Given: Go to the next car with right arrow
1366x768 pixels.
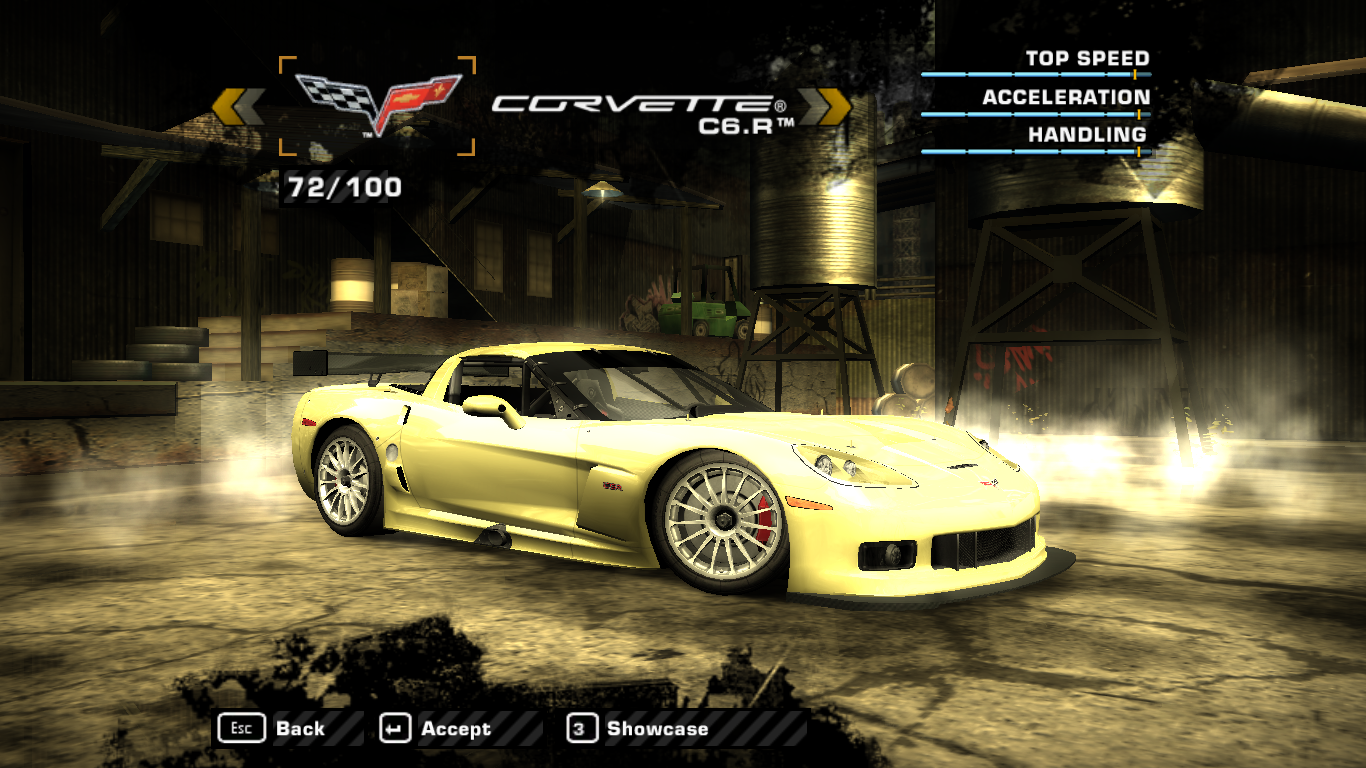Looking at the screenshot, I should pos(824,107).
